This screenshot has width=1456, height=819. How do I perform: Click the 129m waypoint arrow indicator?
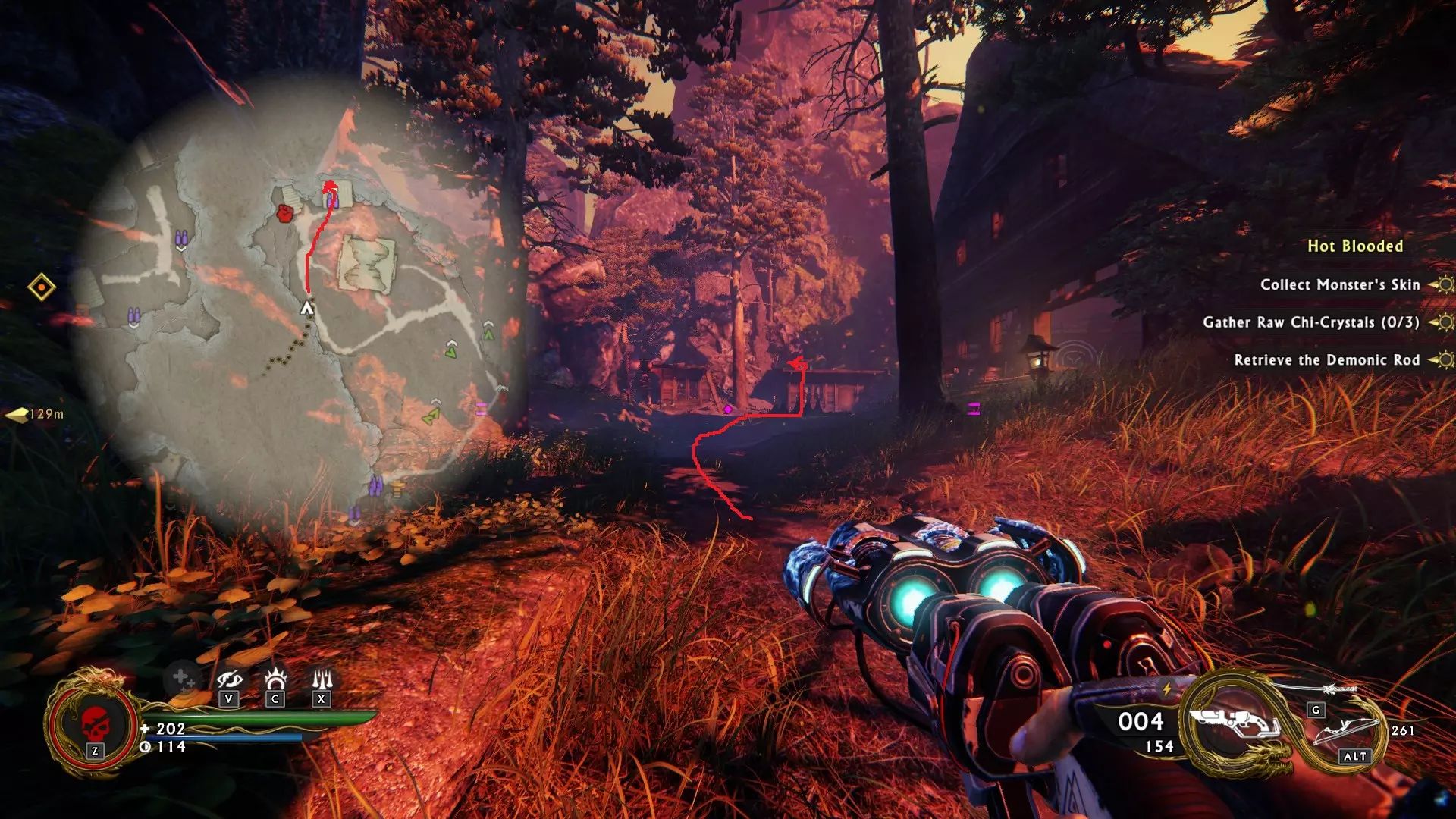18,414
